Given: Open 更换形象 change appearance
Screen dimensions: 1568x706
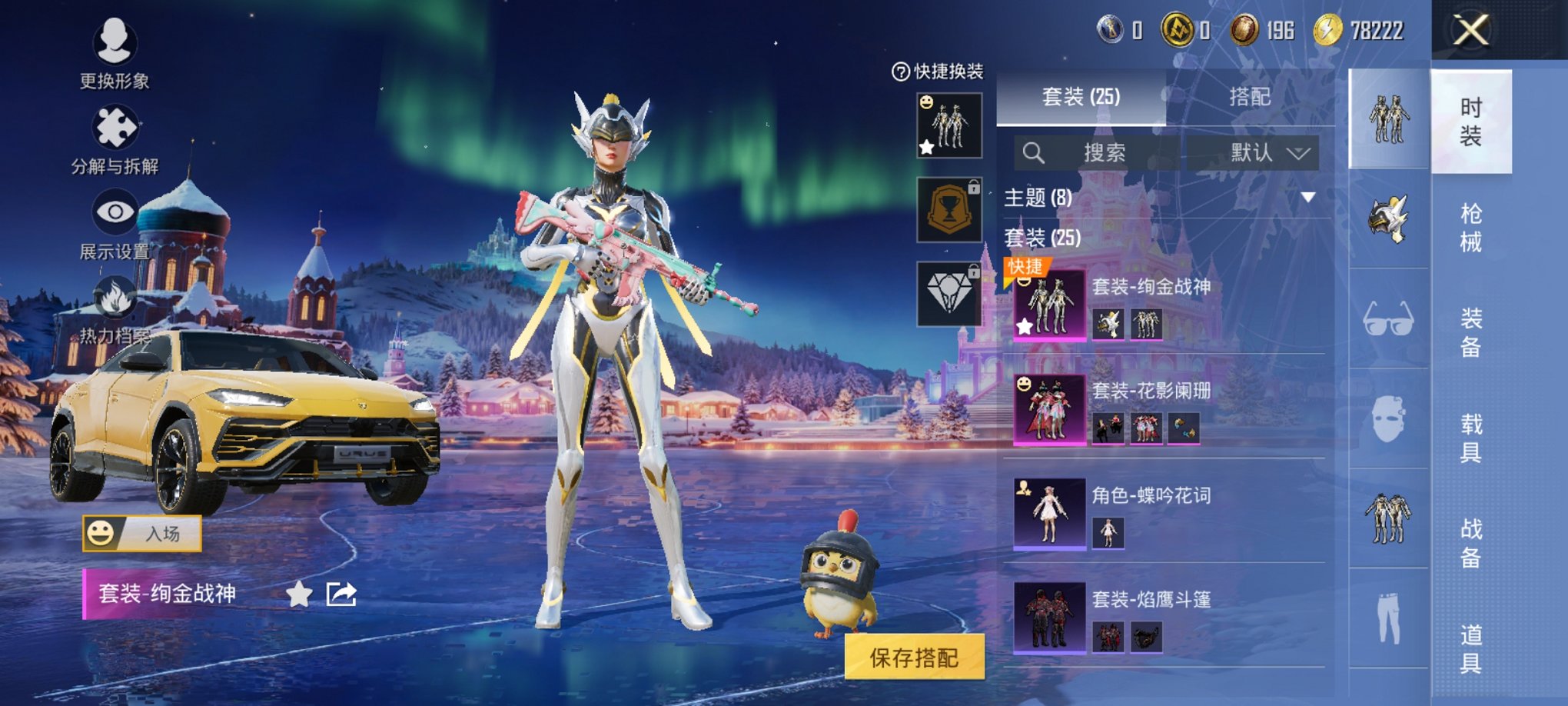Looking at the screenshot, I should pos(115,52).
